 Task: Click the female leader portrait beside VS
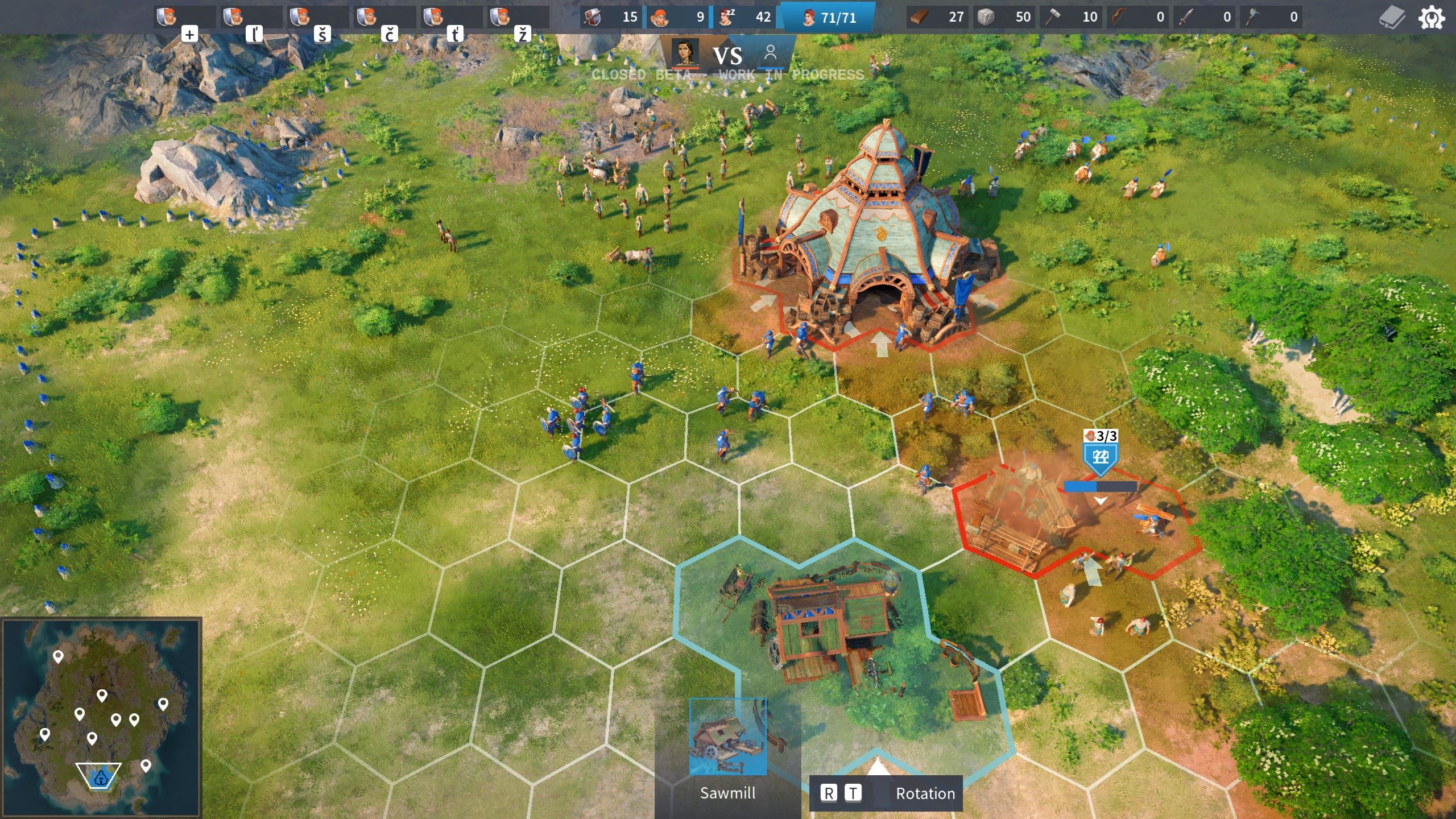coord(685,53)
